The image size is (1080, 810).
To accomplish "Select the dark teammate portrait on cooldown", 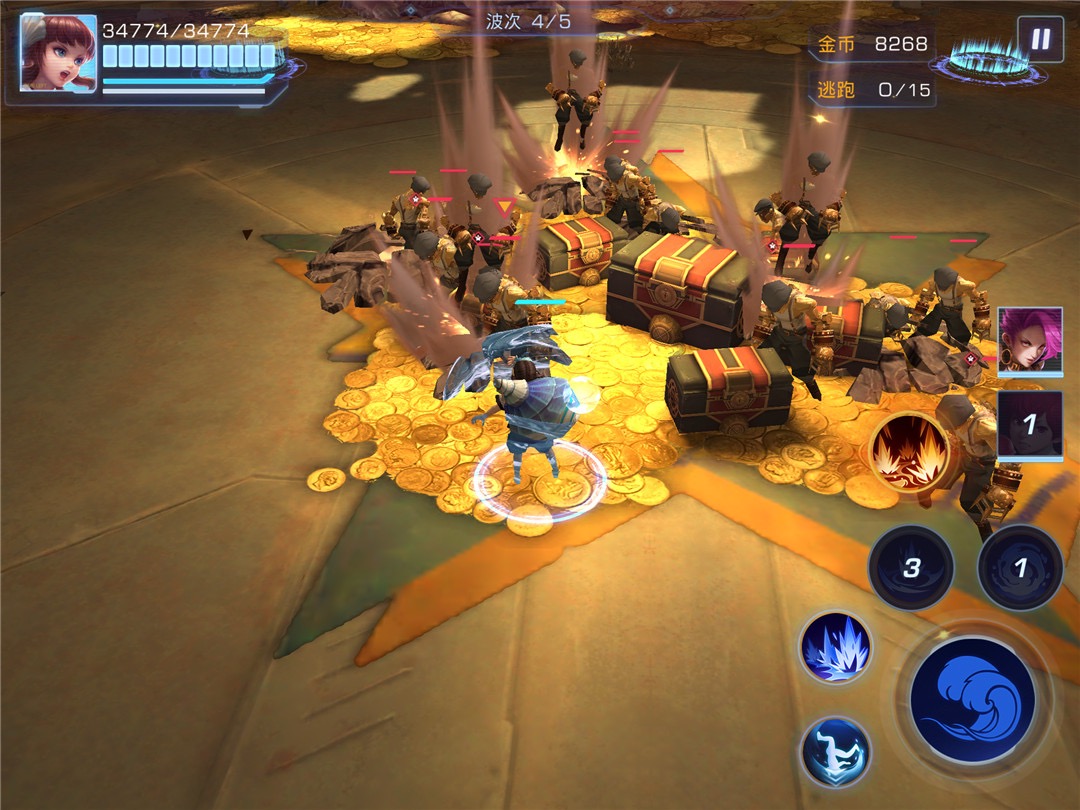I will coord(1030,424).
